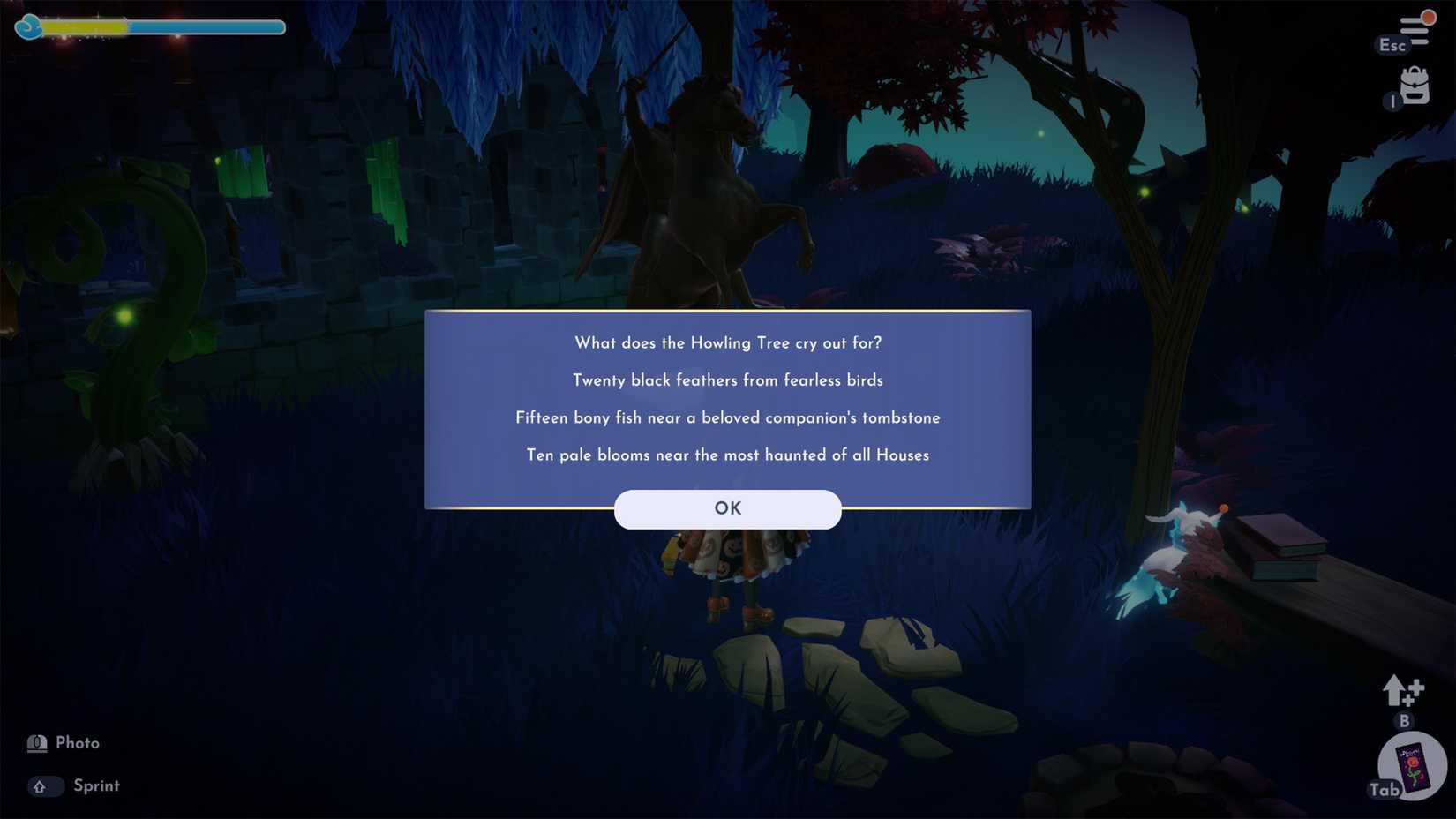Click the Sprint label text
The image size is (1456, 819).
(x=96, y=785)
